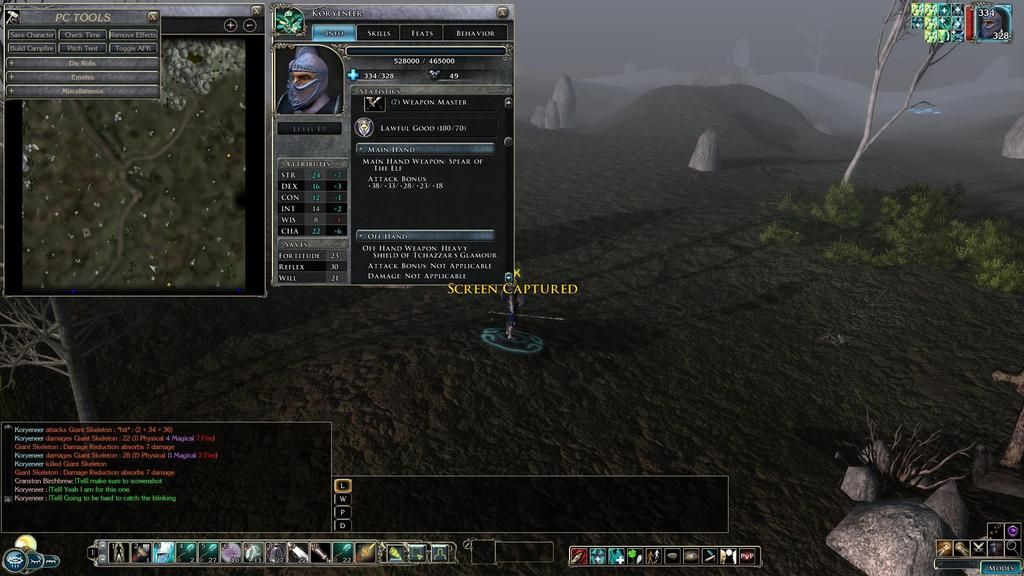Close the Koryeneer character sheet
Viewport: 1024px width, 576px height.
click(x=503, y=12)
